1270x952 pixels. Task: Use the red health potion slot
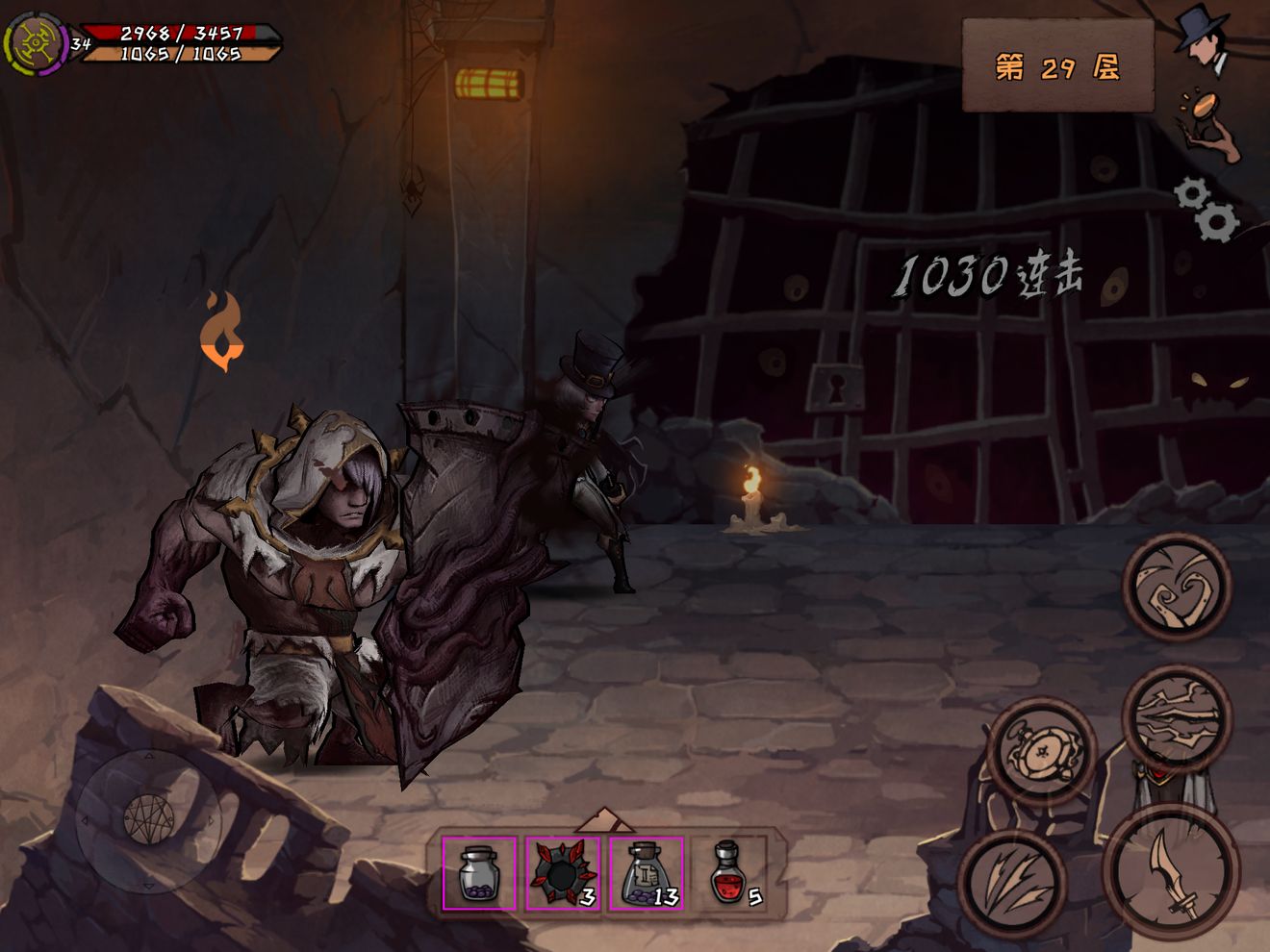[732, 873]
